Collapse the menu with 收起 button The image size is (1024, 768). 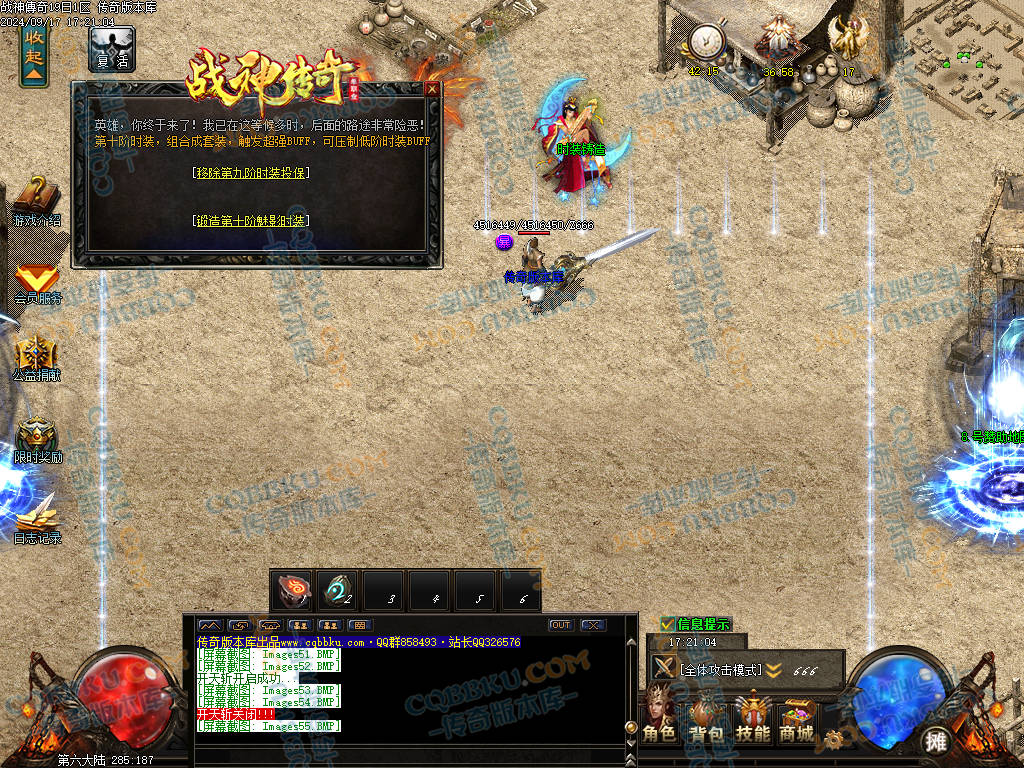point(34,53)
